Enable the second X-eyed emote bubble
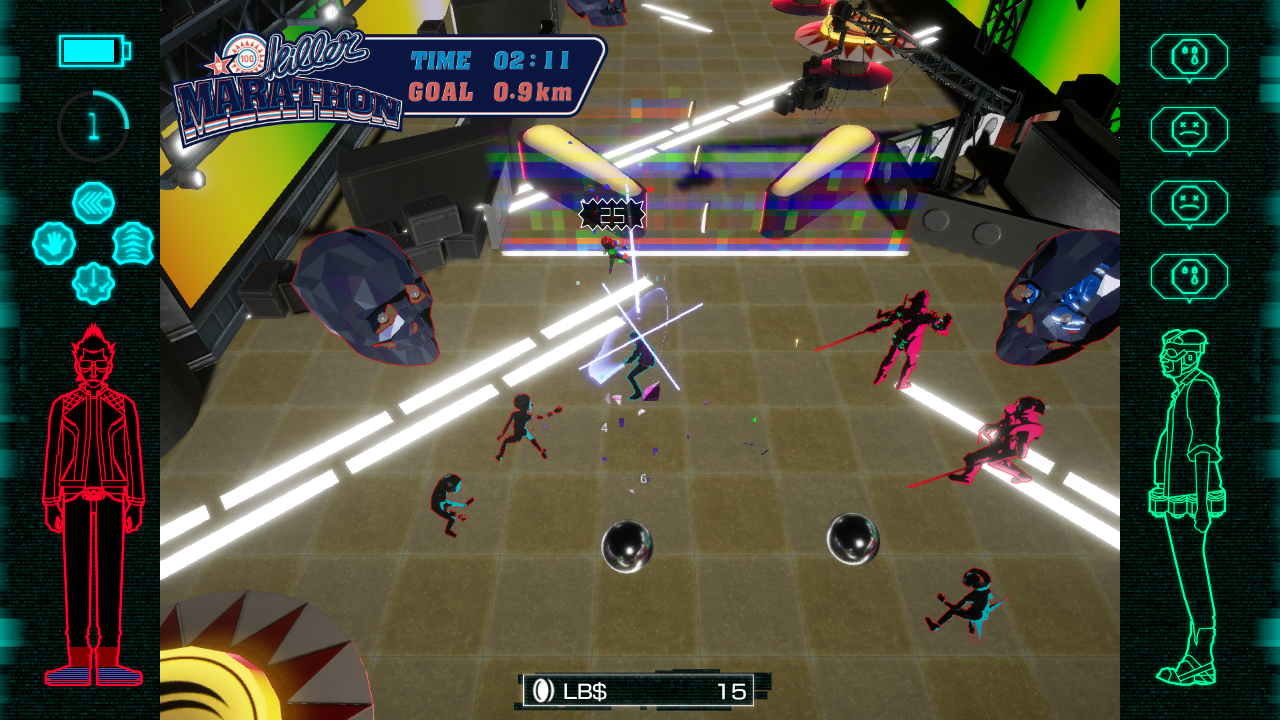Screen dimensions: 1280x720 [x=1190, y=200]
